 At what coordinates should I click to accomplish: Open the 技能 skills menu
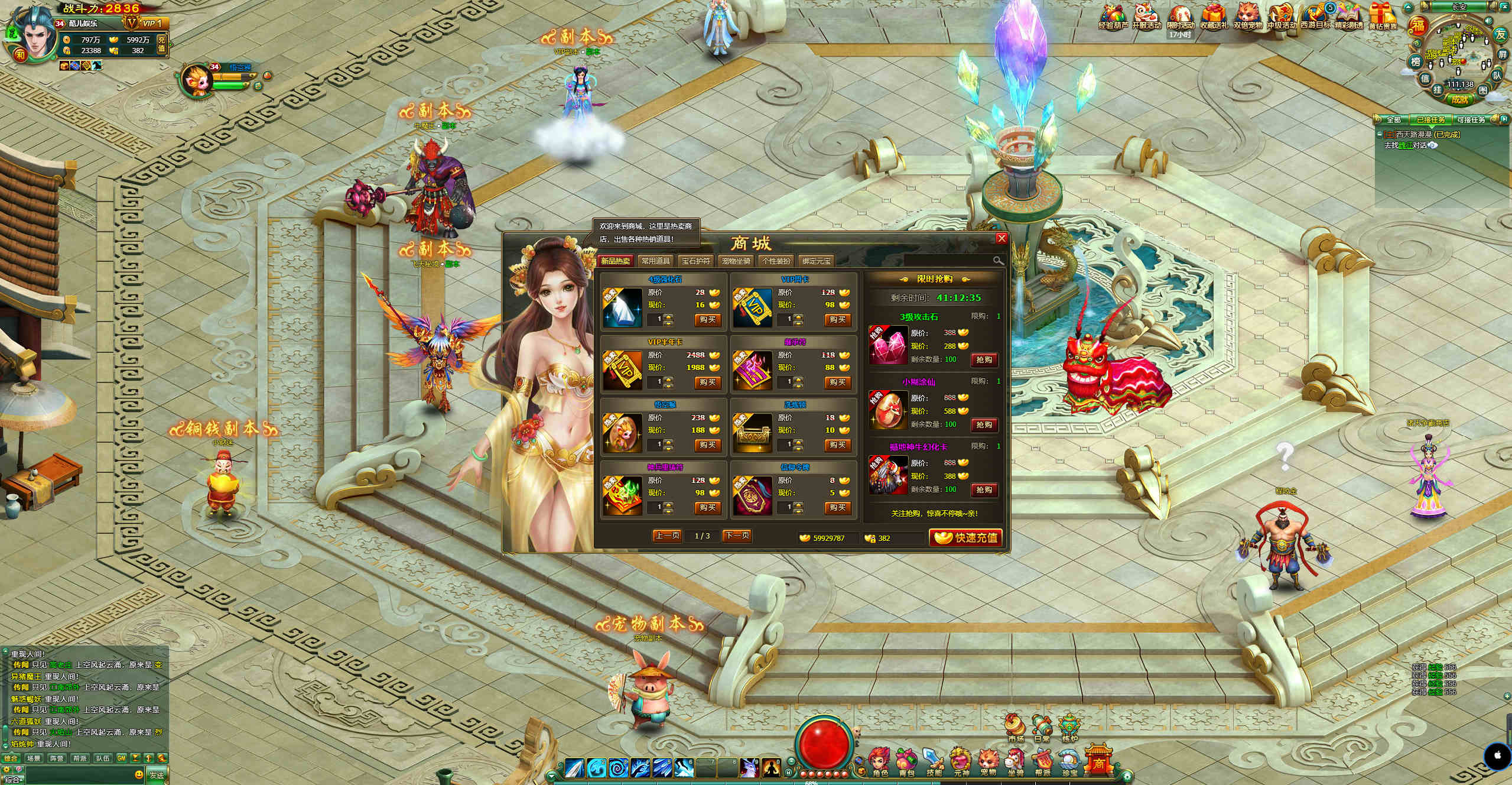click(934, 764)
